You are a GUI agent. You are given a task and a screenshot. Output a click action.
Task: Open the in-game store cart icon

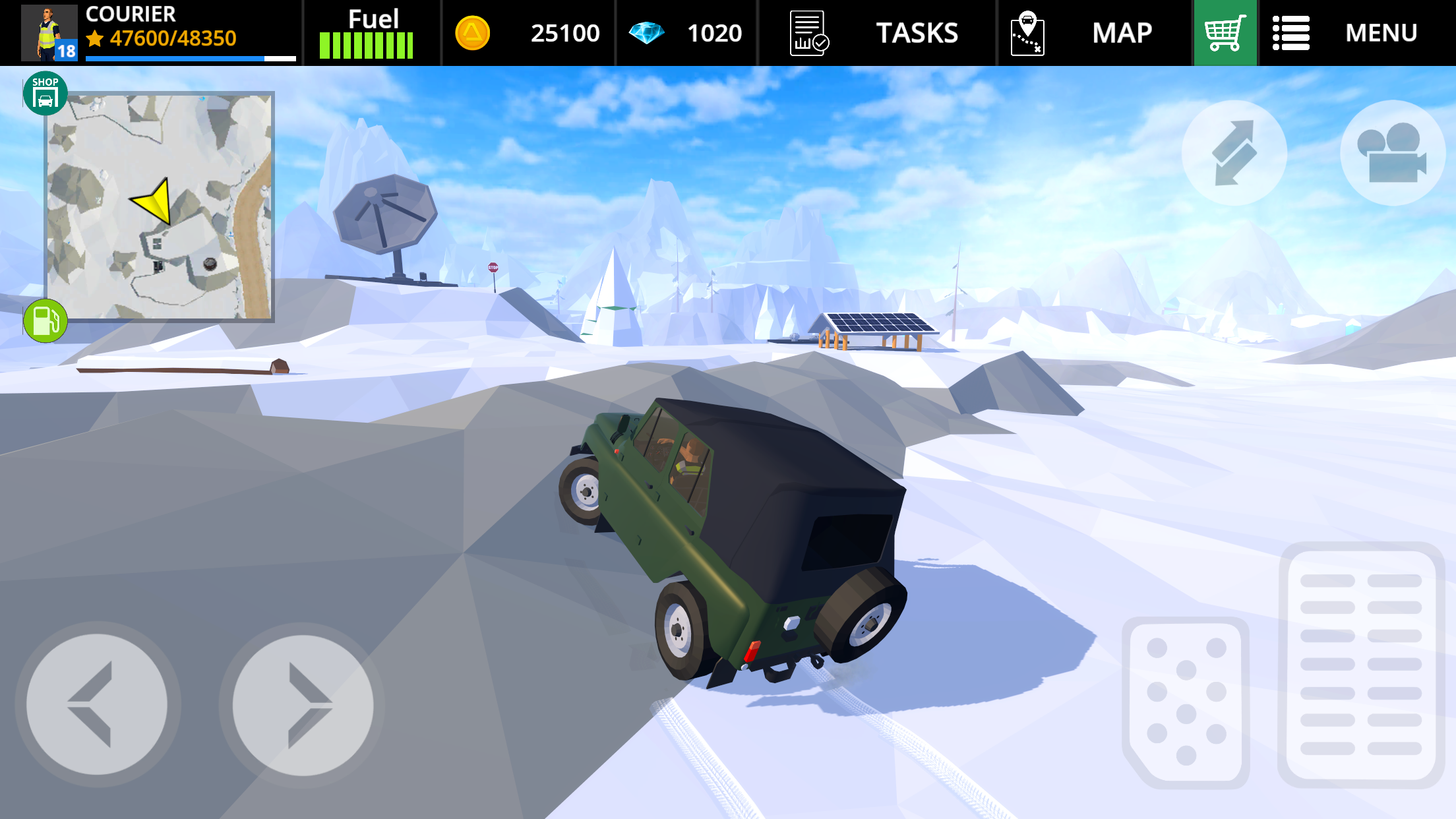[x=1225, y=32]
